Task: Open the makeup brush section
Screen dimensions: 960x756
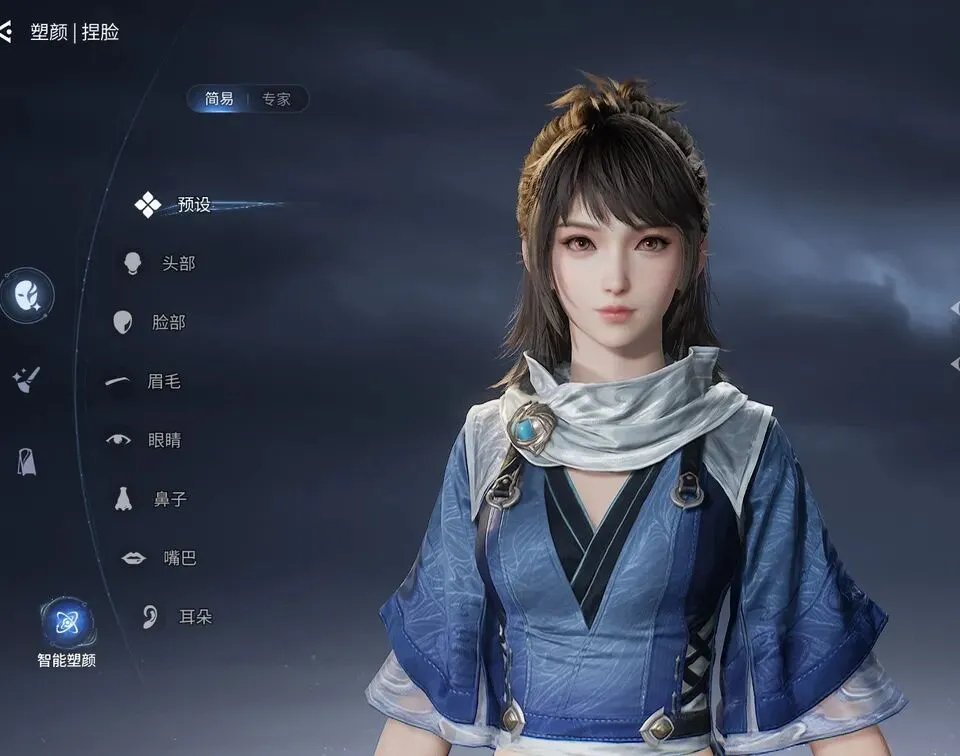Action: click(26, 379)
